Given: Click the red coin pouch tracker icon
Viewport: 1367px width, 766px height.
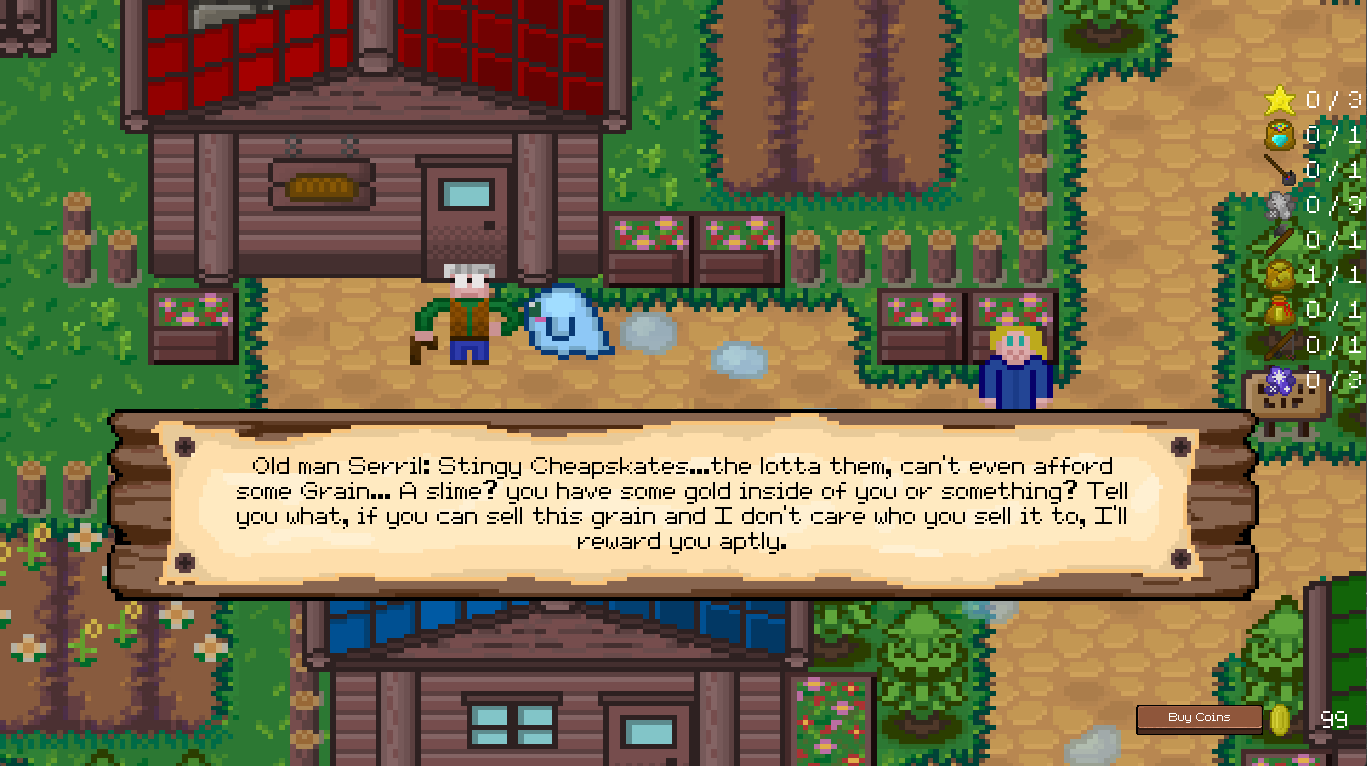Looking at the screenshot, I should pos(1278,312).
